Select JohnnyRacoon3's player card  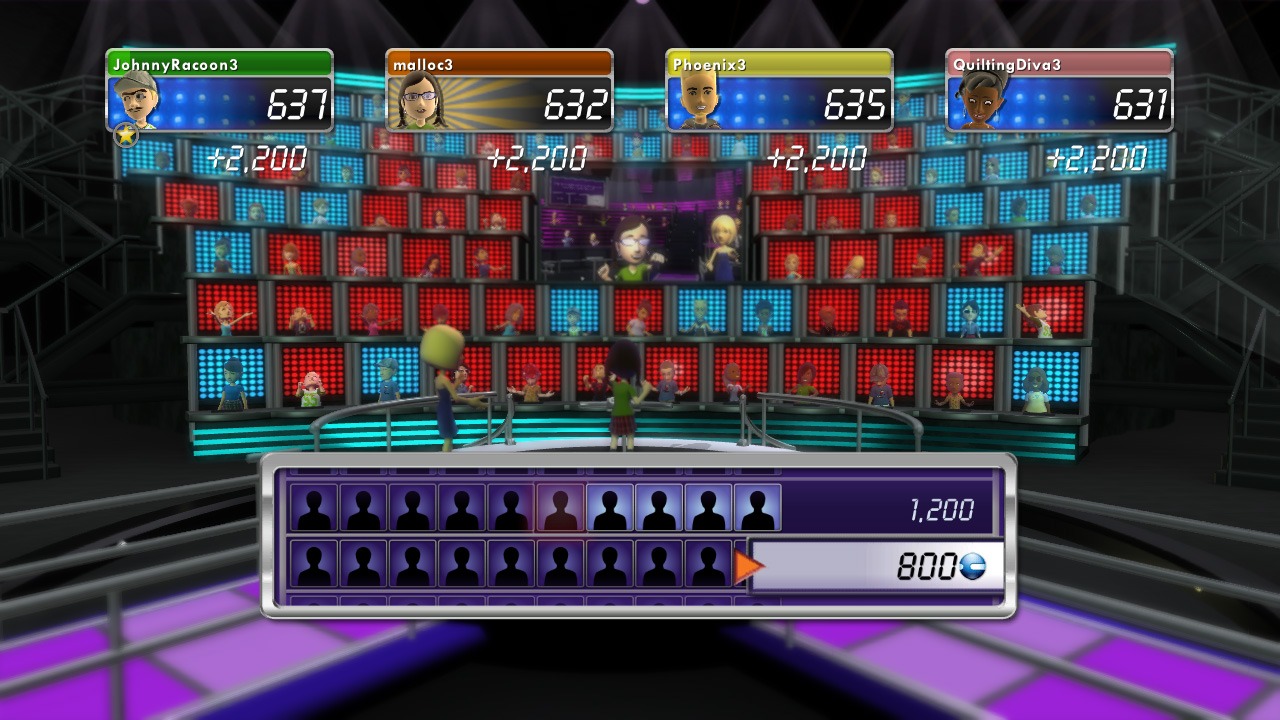coord(220,92)
